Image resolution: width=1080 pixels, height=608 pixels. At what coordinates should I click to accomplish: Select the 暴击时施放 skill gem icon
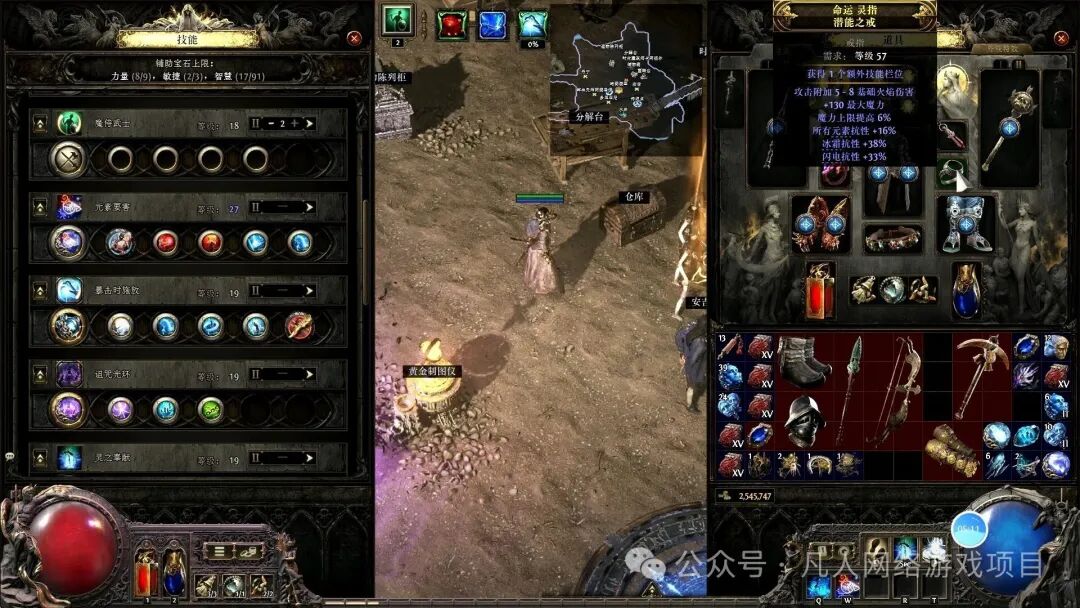pyautogui.click(x=69, y=291)
